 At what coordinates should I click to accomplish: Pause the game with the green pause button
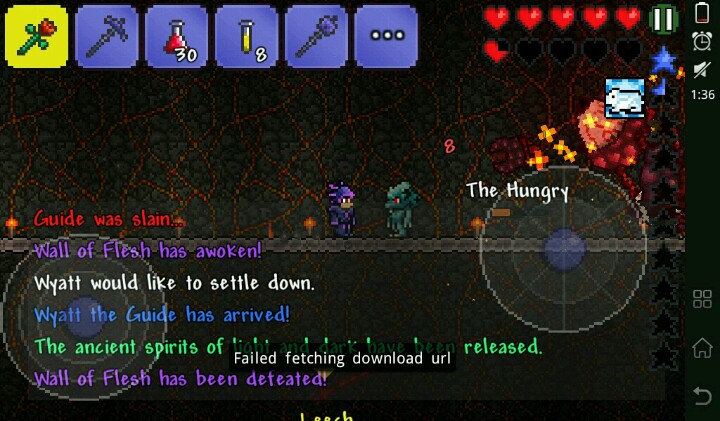coord(663,19)
